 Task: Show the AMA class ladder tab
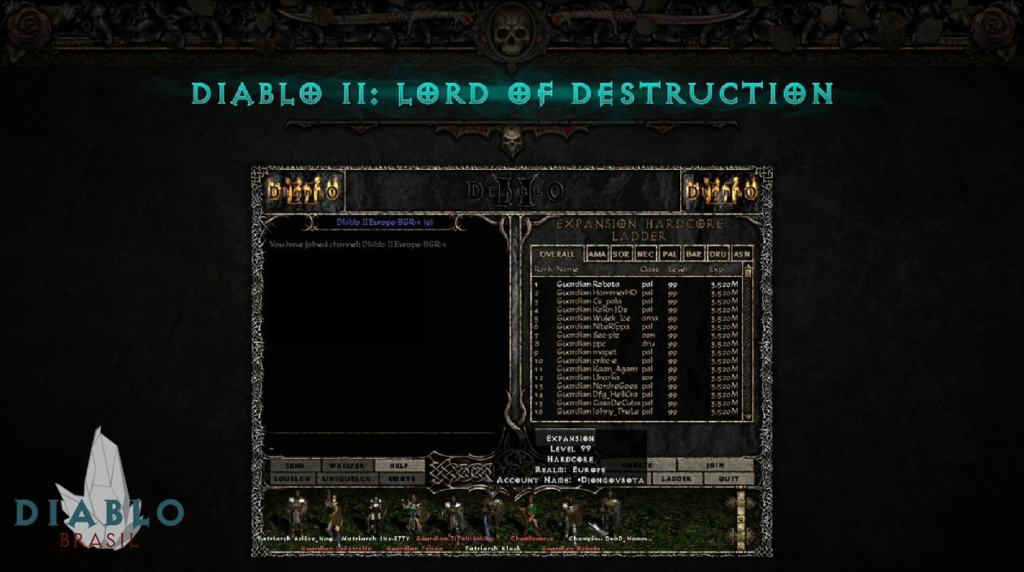point(597,254)
